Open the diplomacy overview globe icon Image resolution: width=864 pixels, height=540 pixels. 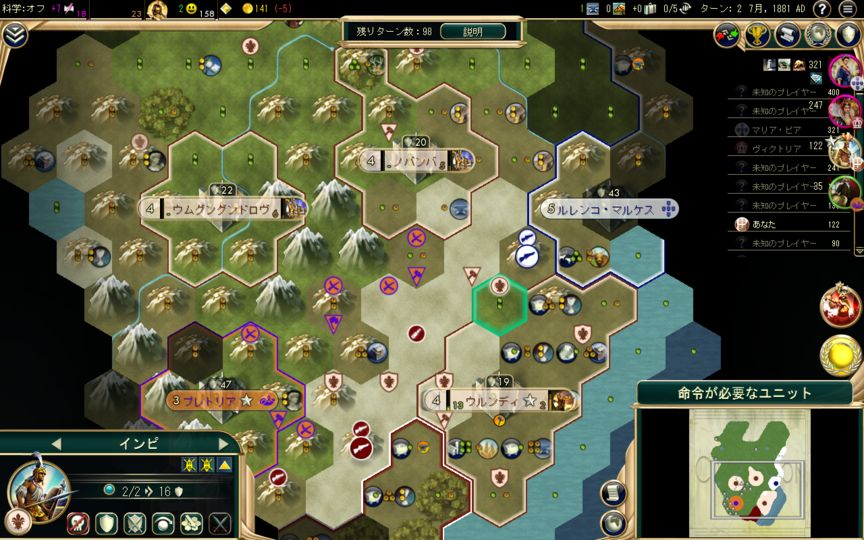tap(817, 34)
